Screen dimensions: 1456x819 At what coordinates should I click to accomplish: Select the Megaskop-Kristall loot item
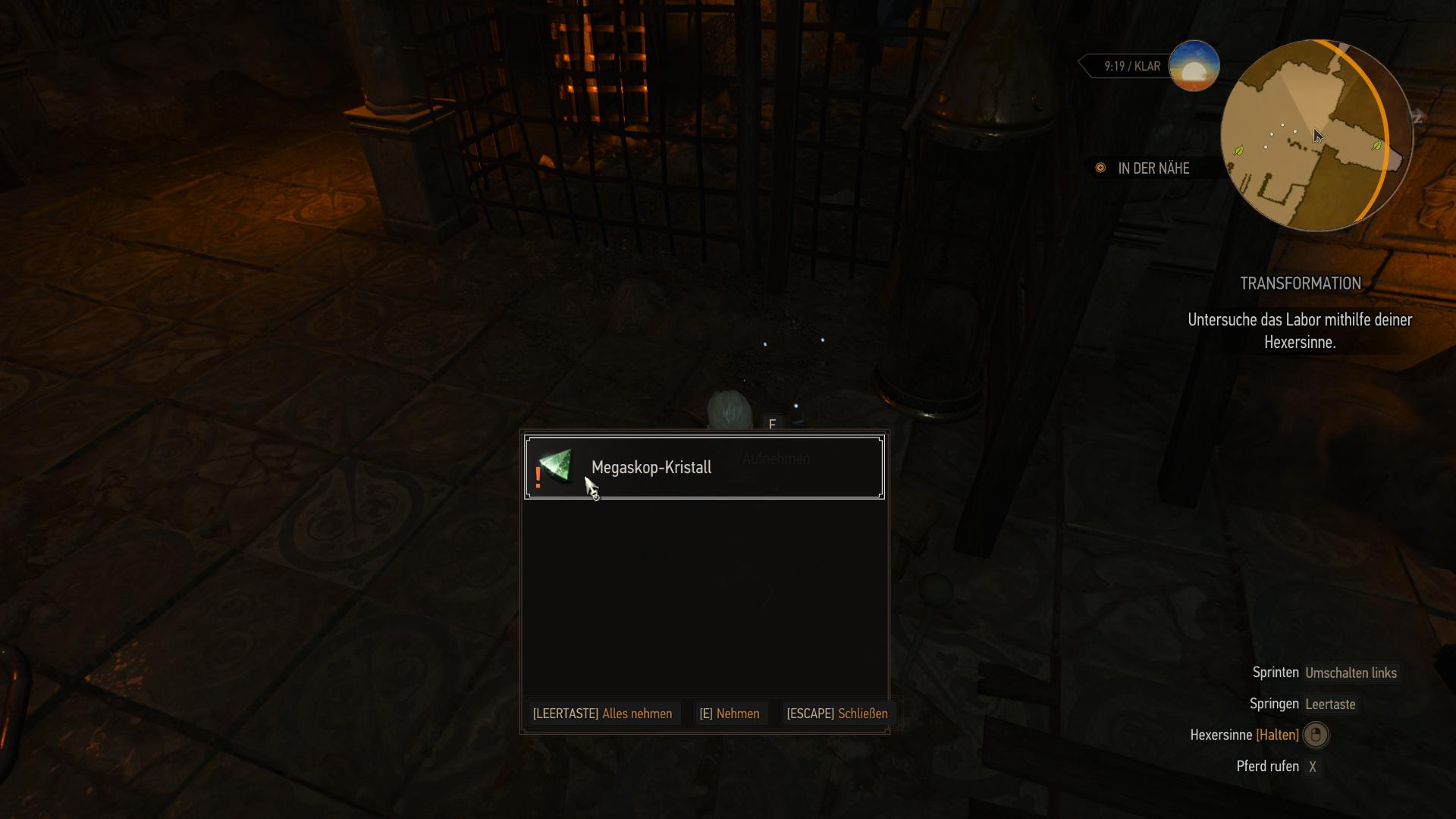(704, 467)
